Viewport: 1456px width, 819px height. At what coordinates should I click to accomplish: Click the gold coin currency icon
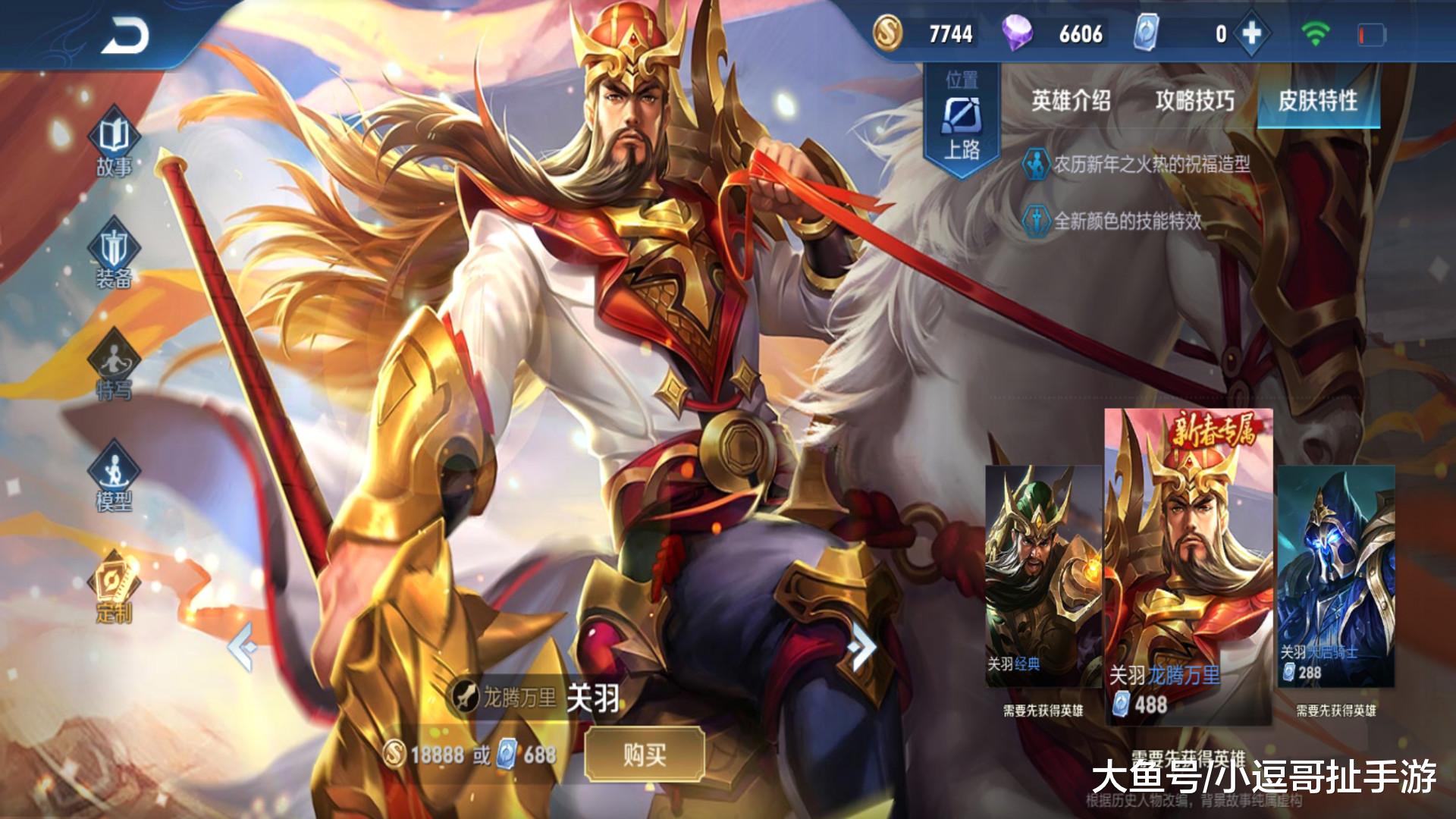tap(887, 33)
